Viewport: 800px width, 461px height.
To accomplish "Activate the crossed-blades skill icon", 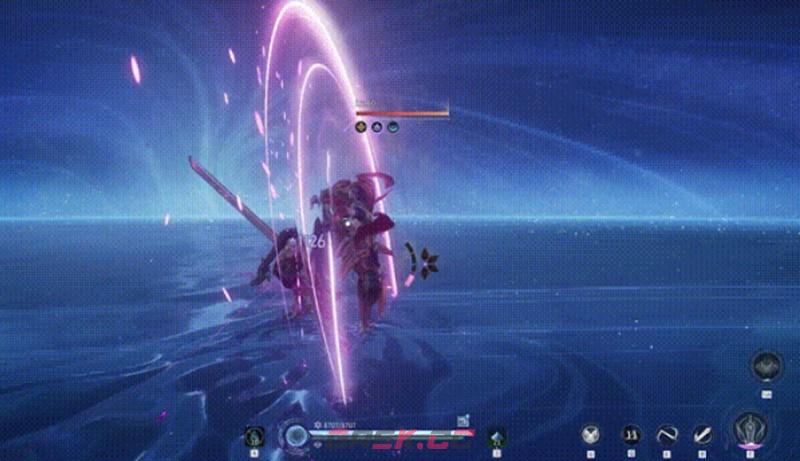I will coord(591,435).
